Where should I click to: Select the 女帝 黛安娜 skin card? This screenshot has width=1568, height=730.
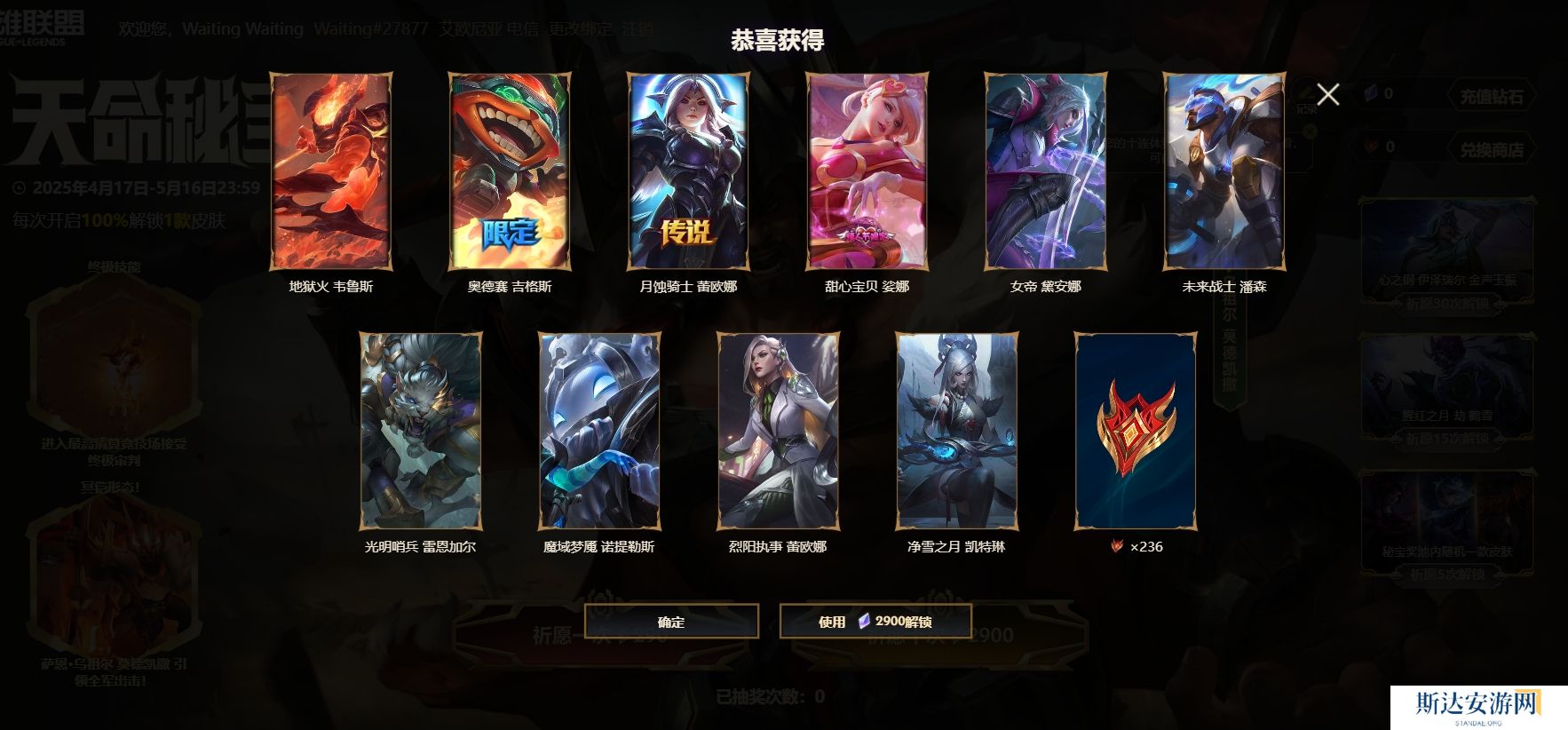click(x=1046, y=171)
